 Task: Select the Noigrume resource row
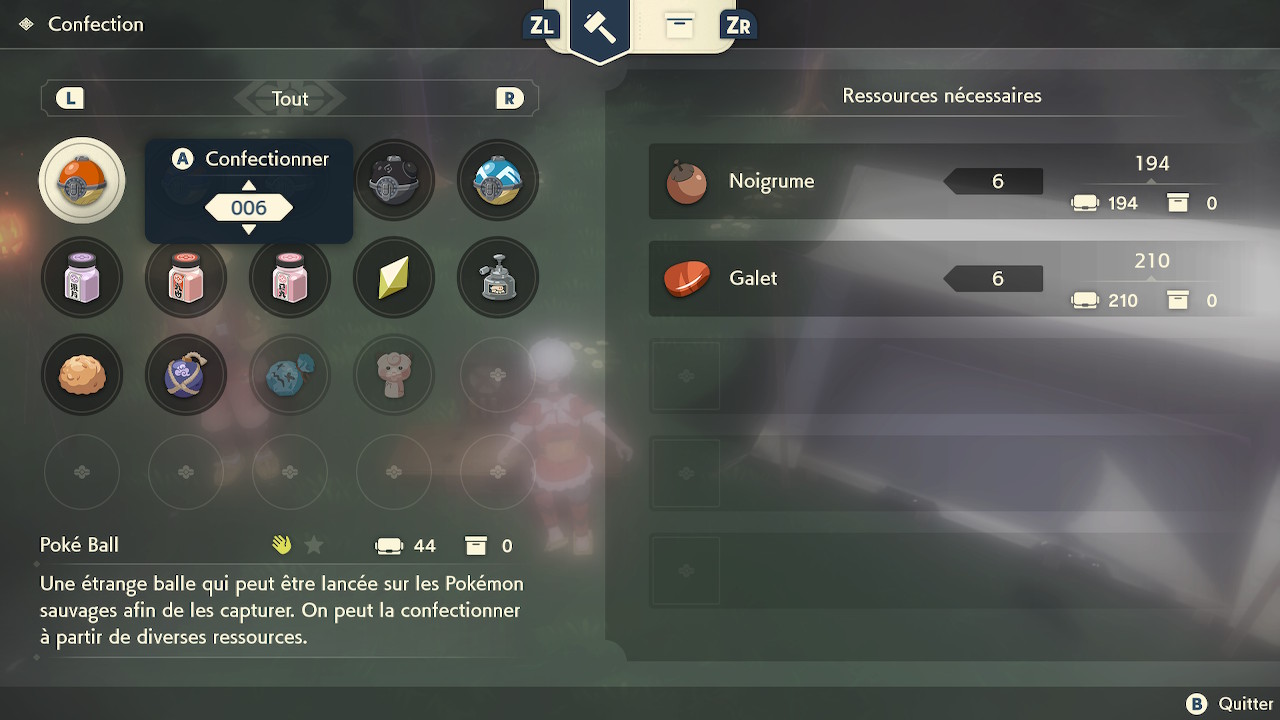click(x=940, y=182)
